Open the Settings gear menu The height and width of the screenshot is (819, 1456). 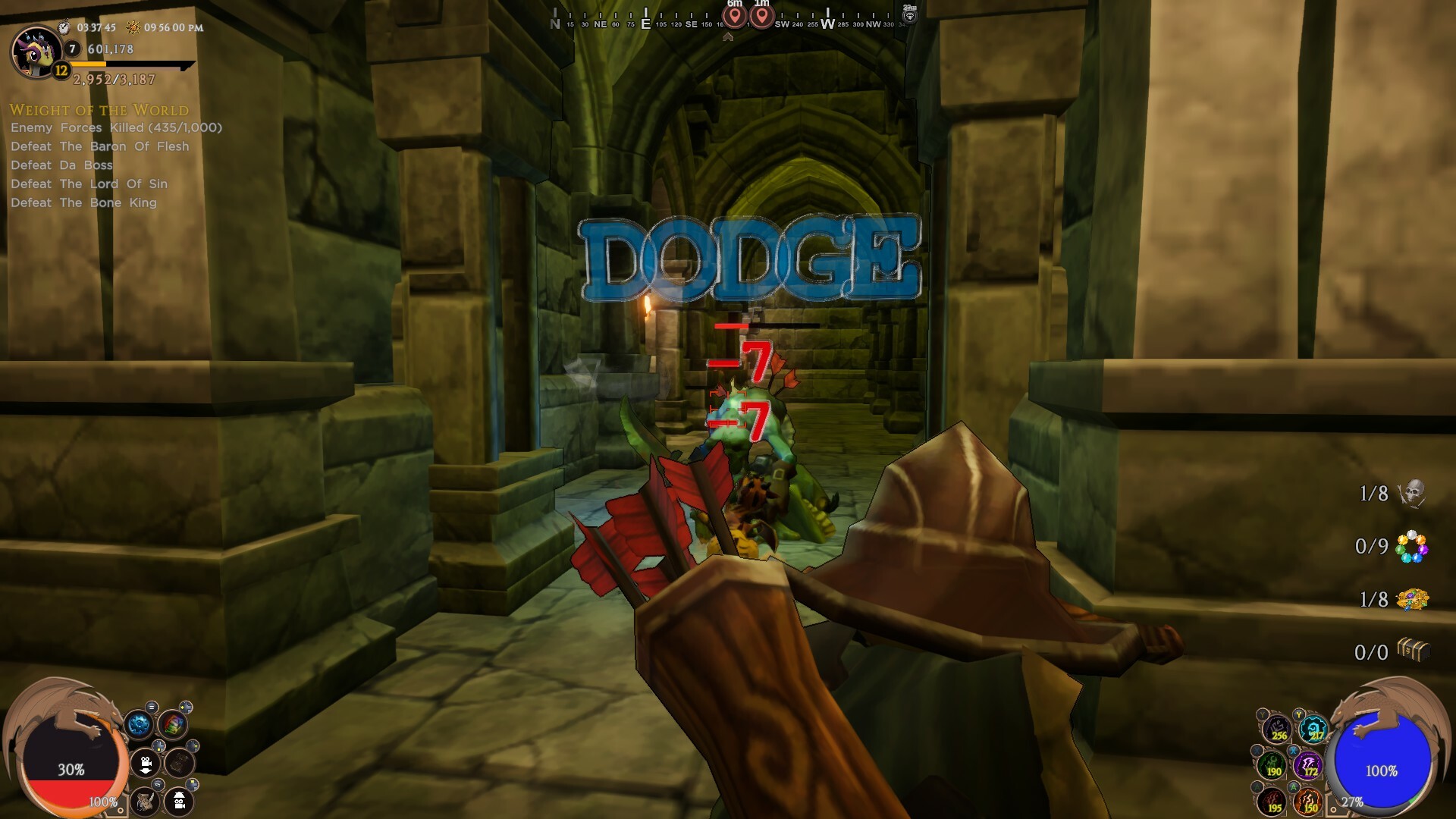[x=138, y=725]
